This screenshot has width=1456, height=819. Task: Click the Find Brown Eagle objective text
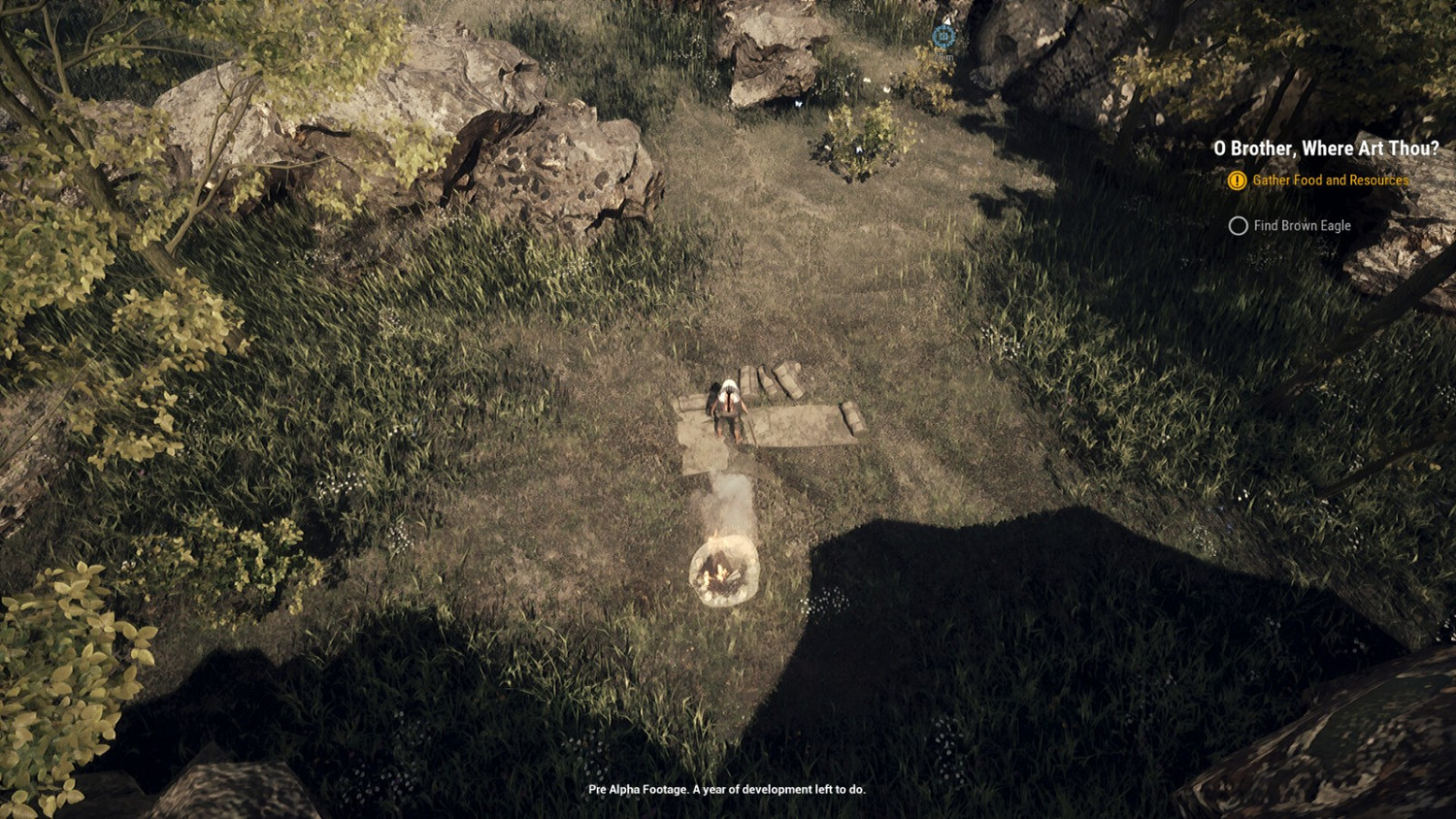(x=1301, y=225)
